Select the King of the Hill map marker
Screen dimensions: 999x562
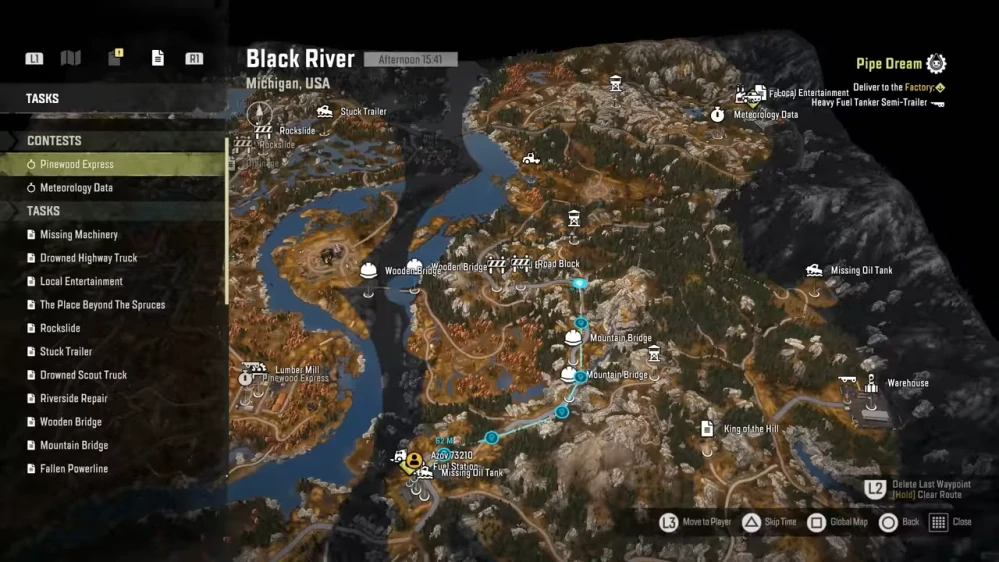pyautogui.click(x=708, y=430)
